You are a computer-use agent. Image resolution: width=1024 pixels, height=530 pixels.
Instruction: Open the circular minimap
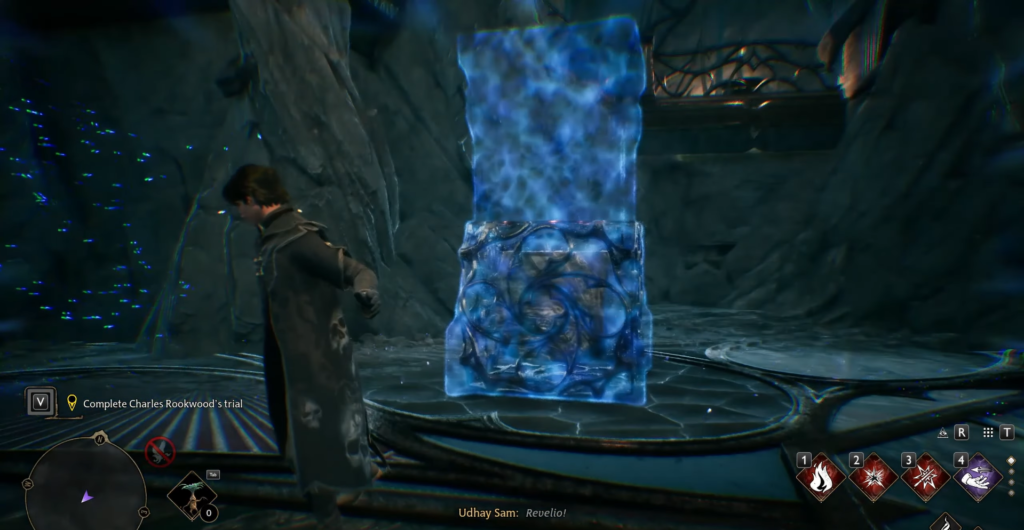coord(85,492)
